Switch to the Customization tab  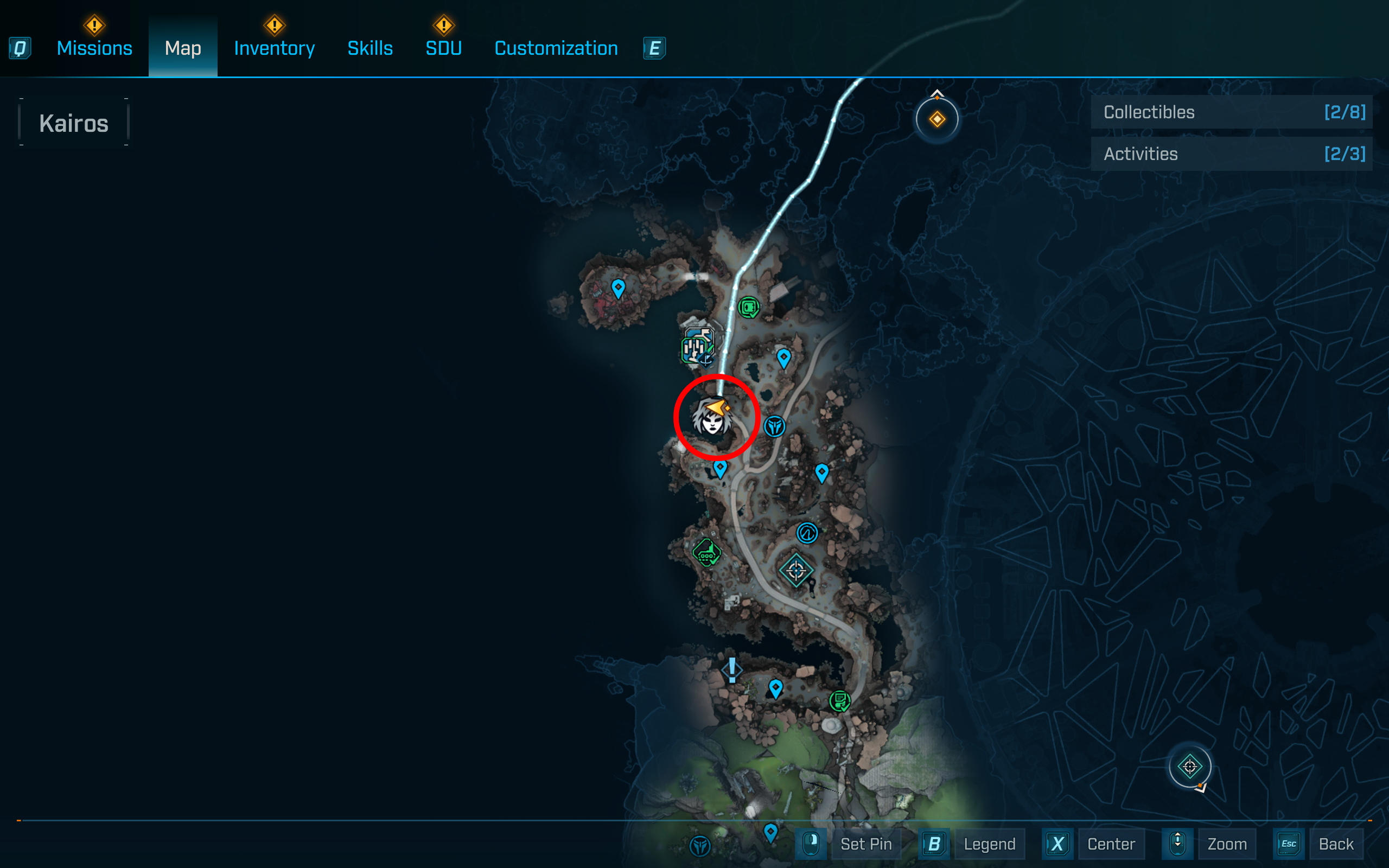pos(555,48)
